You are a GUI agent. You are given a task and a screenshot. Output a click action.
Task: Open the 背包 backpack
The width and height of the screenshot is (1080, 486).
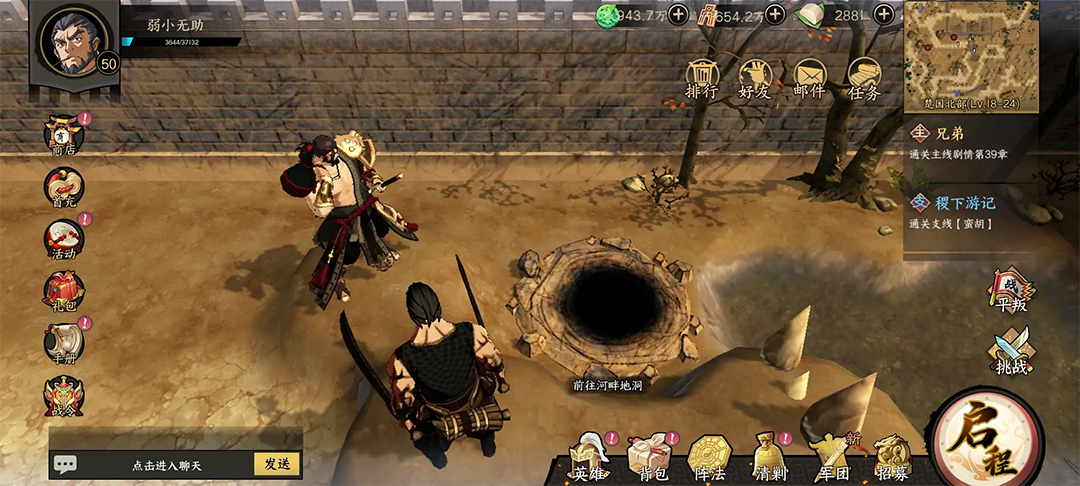[x=647, y=460]
